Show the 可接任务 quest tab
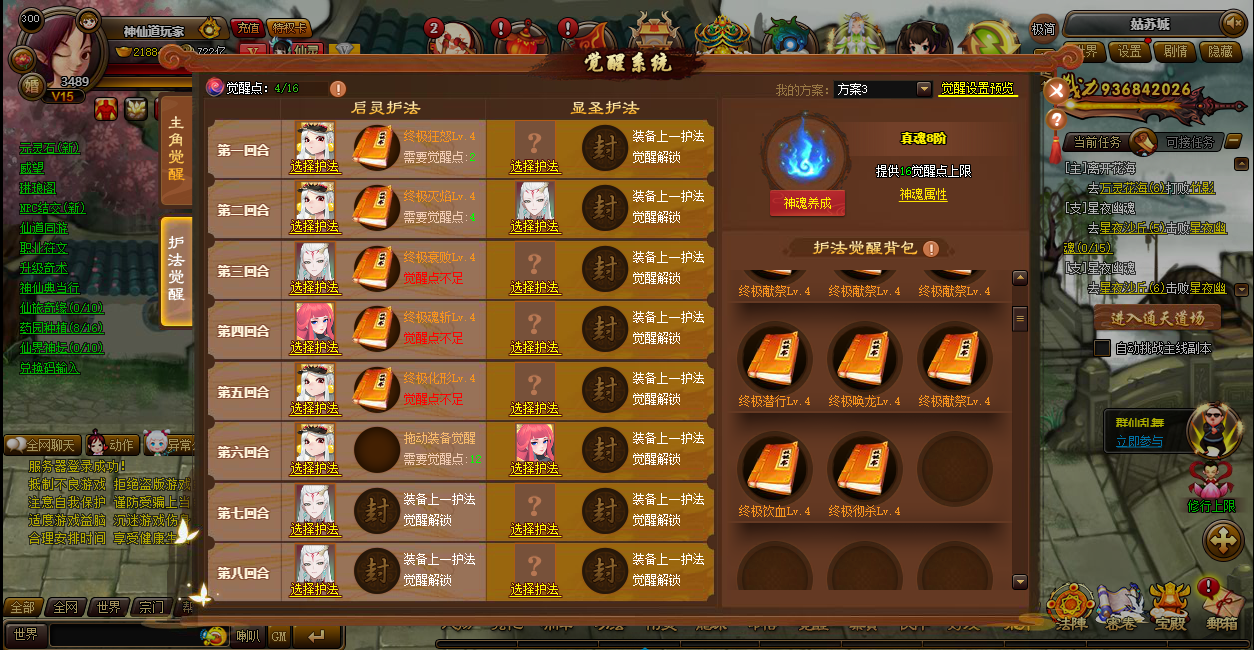This screenshot has width=1254, height=650. pyautogui.click(x=1190, y=142)
